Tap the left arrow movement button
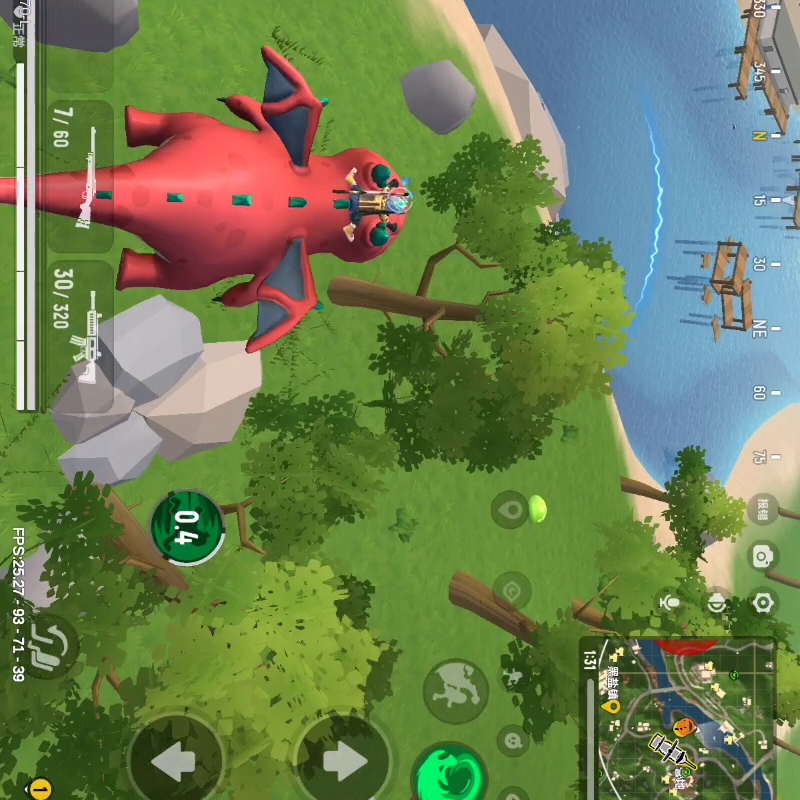The width and height of the screenshot is (800, 800). 176,762
